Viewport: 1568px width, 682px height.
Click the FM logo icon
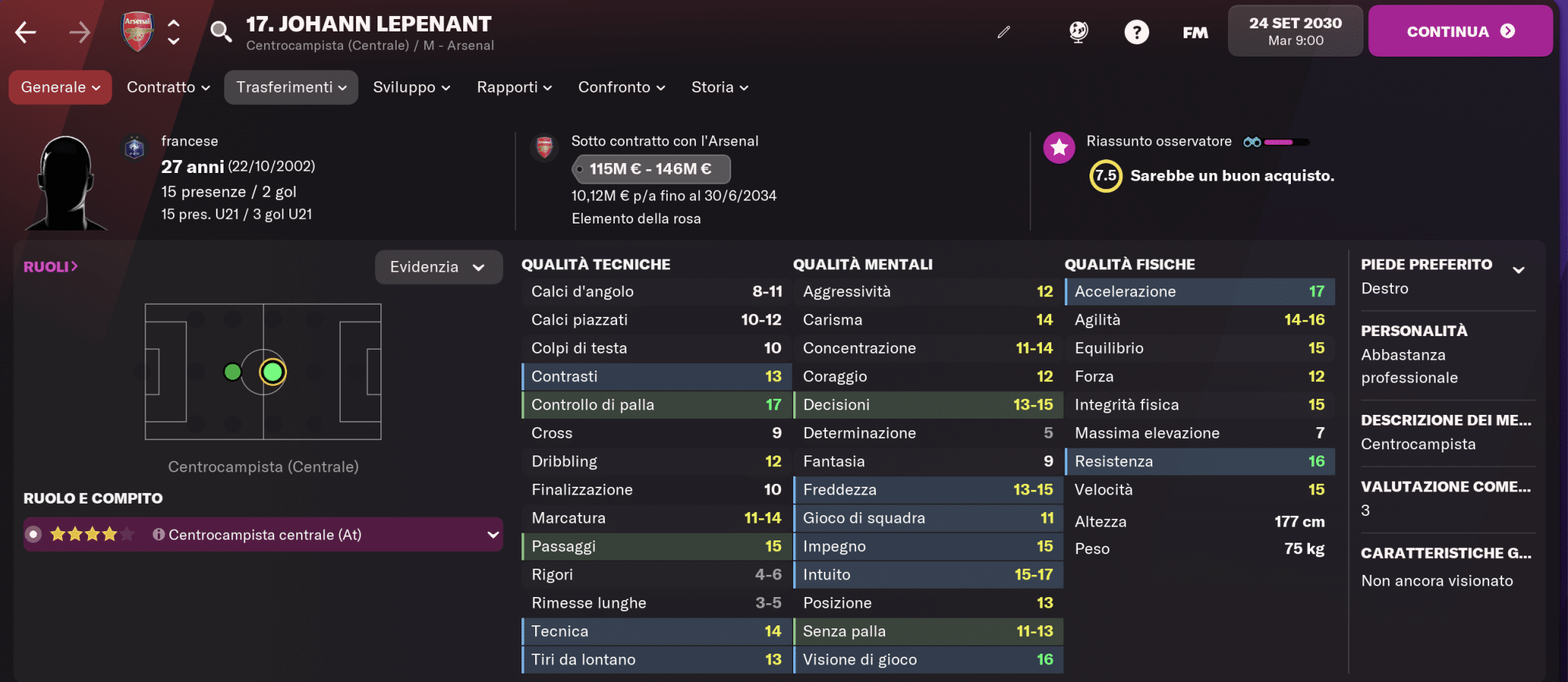coord(1194,32)
